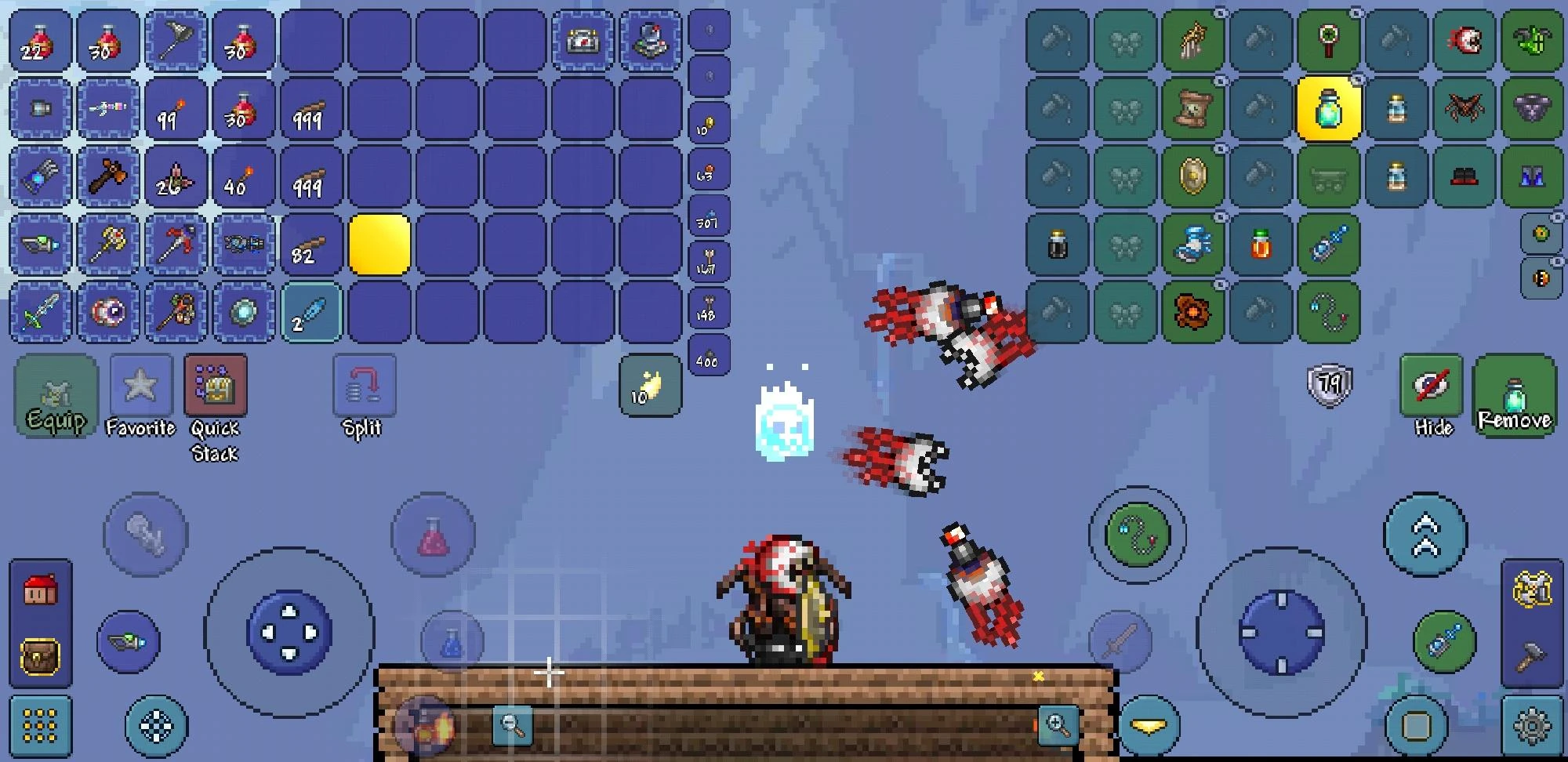Choose the Equip option
The width and height of the screenshot is (1568, 762).
(x=56, y=396)
